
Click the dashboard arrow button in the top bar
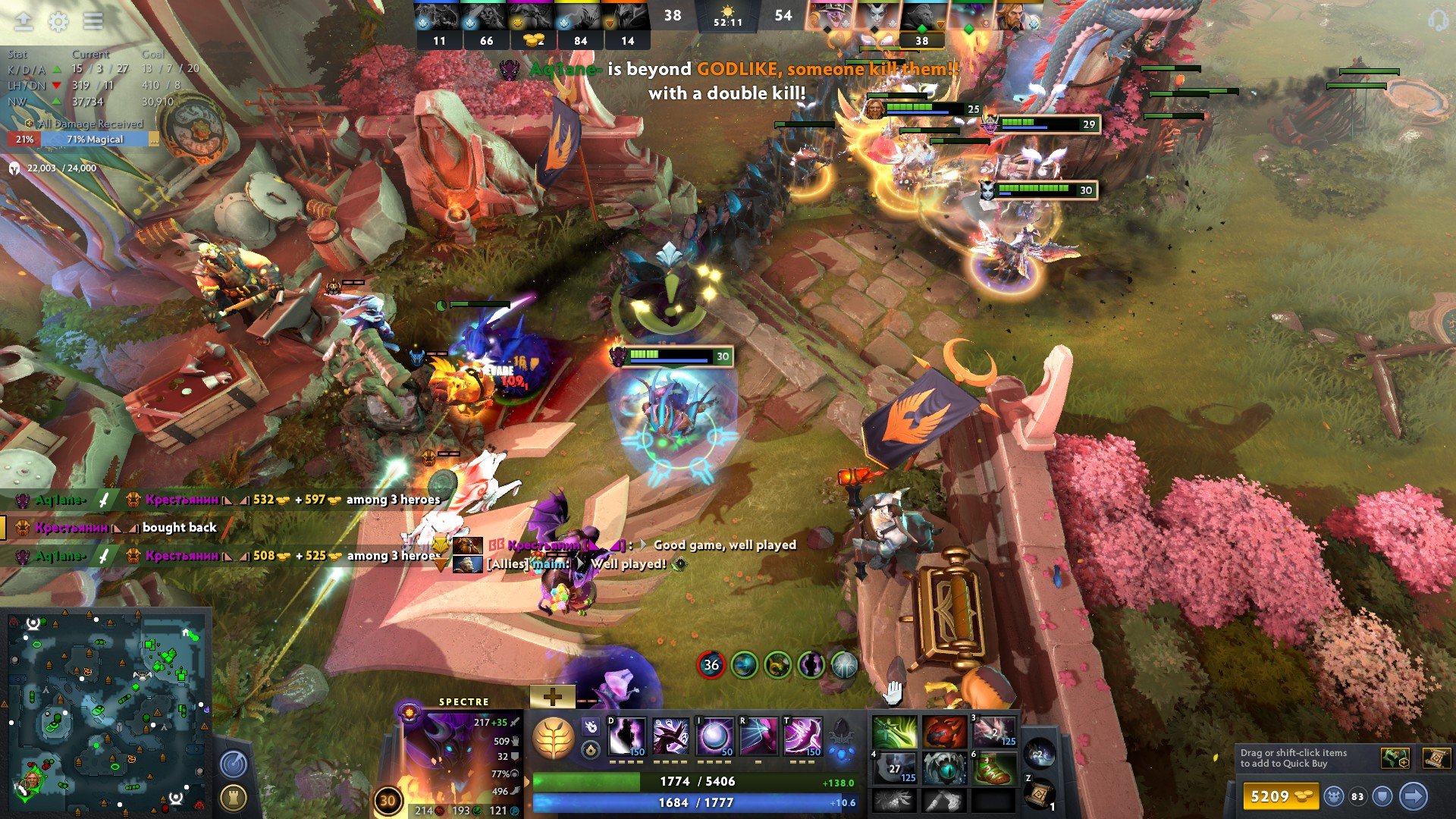[24, 21]
